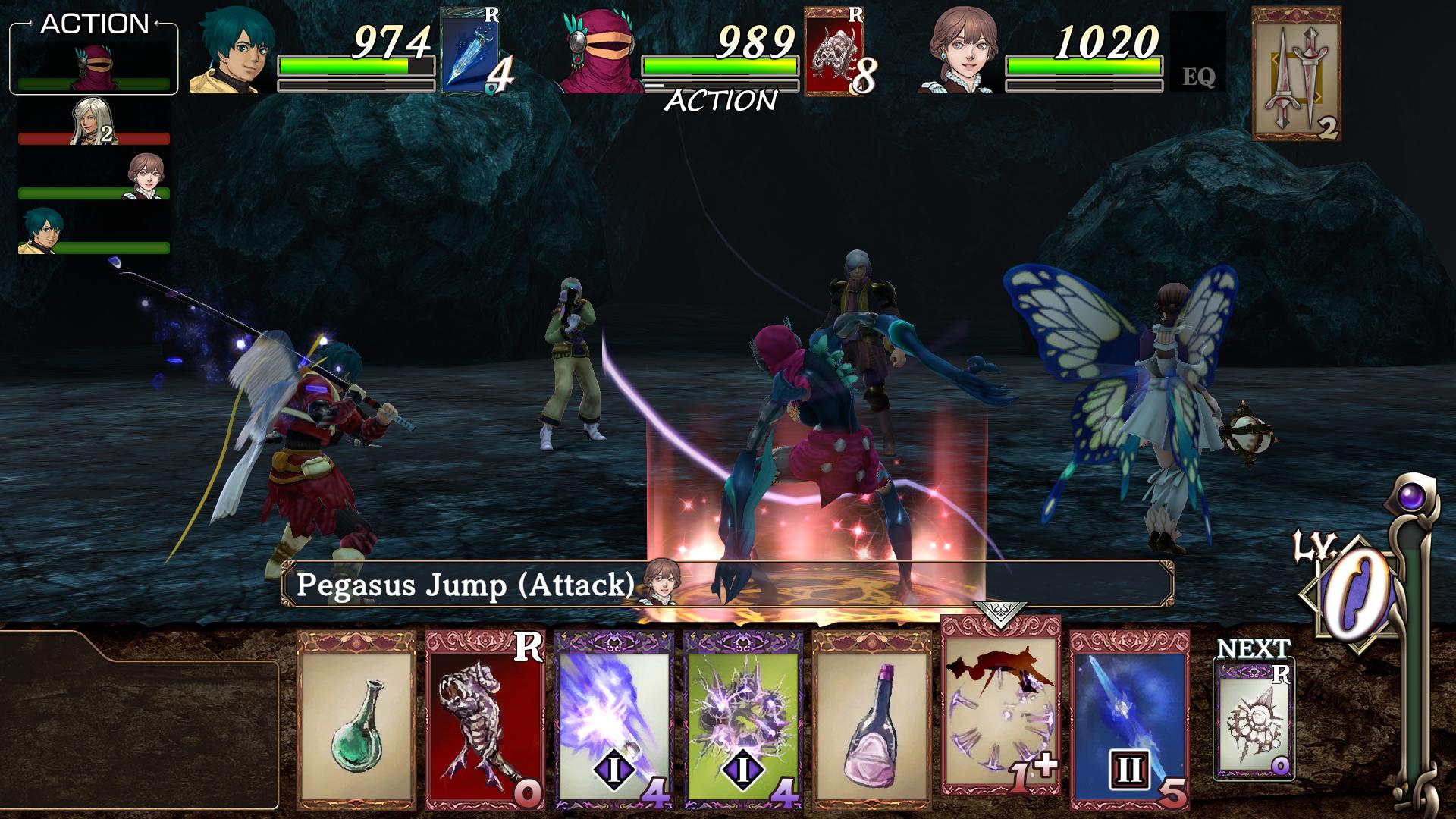Play the purple energy burst card
Image resolution: width=1456 pixels, height=819 pixels.
point(614,719)
